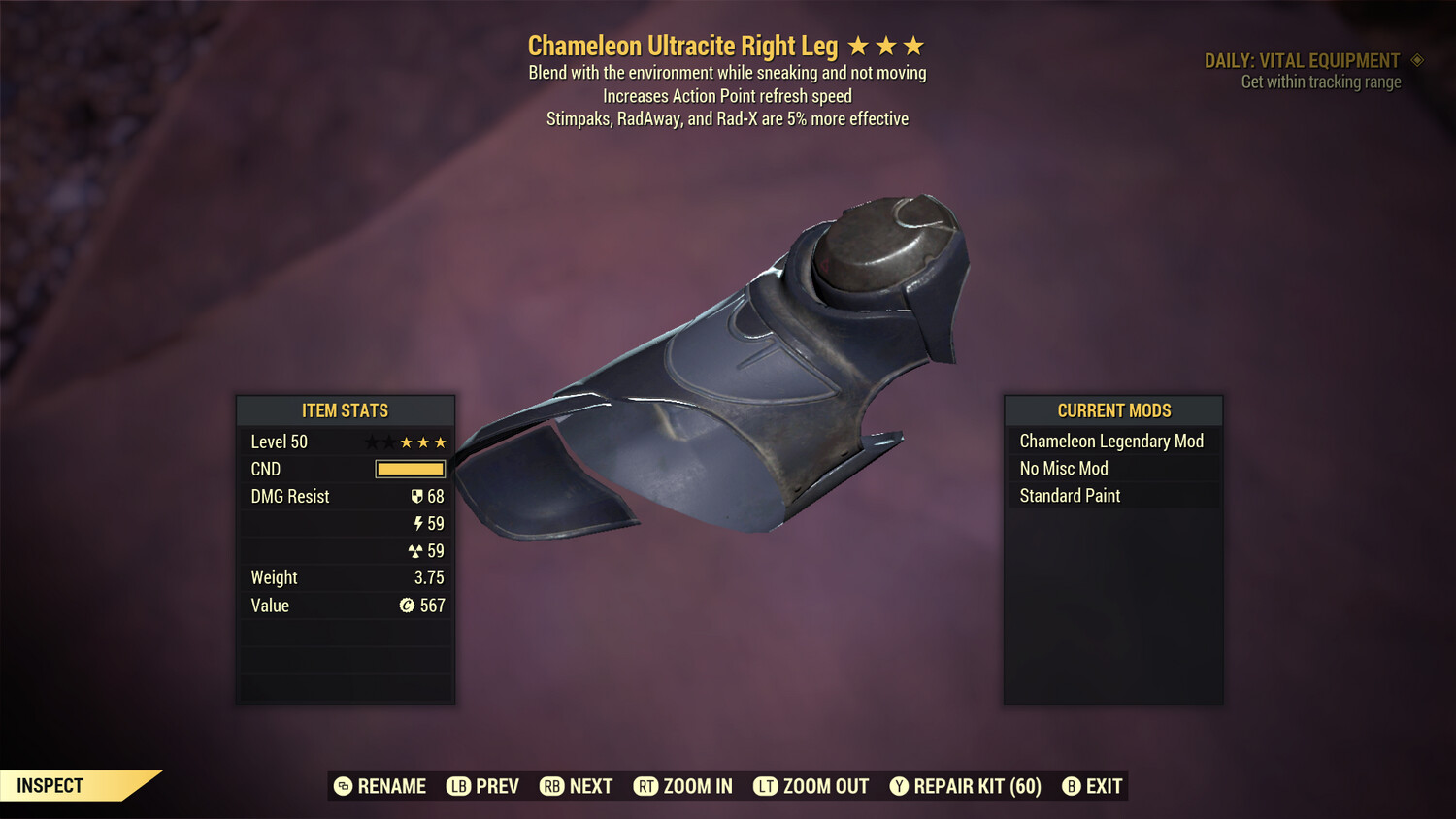Screen dimensions: 1456x819
Task: Go to the previous item via LB Prev
Action: click(482, 786)
